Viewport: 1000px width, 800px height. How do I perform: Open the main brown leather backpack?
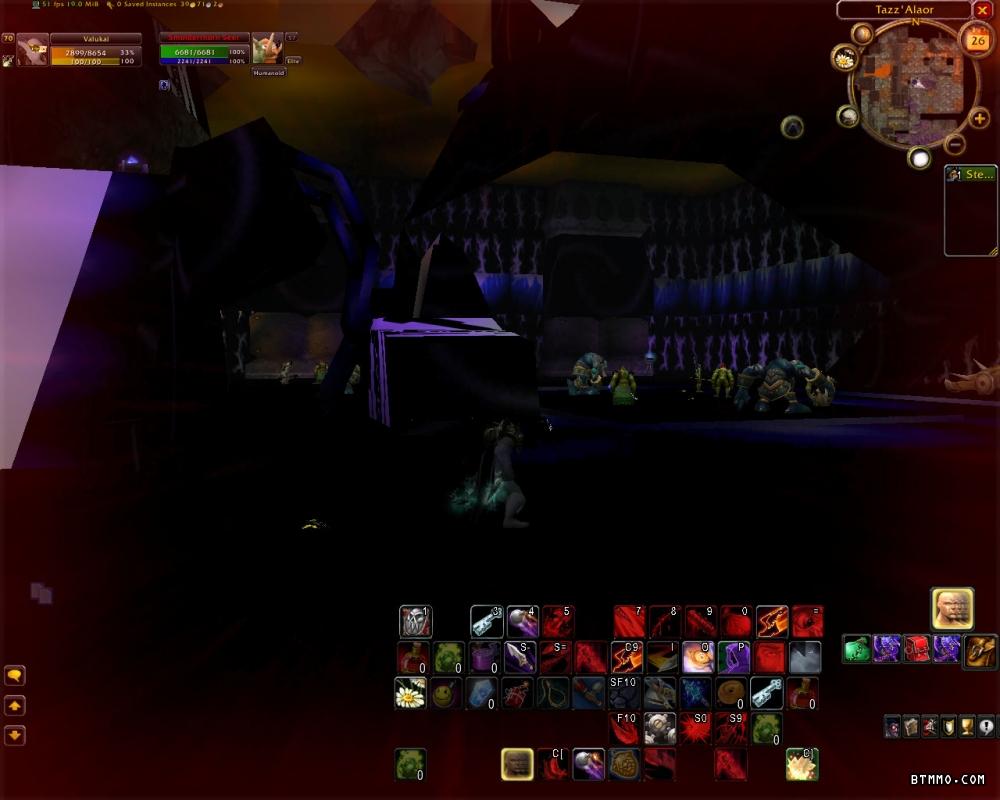[x=980, y=651]
